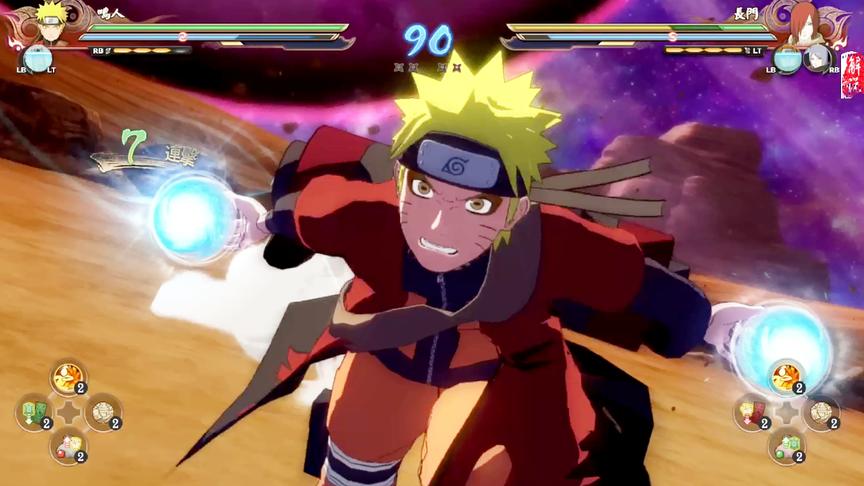Use player one's round white ball item
The width and height of the screenshot is (864, 486).
(103, 411)
